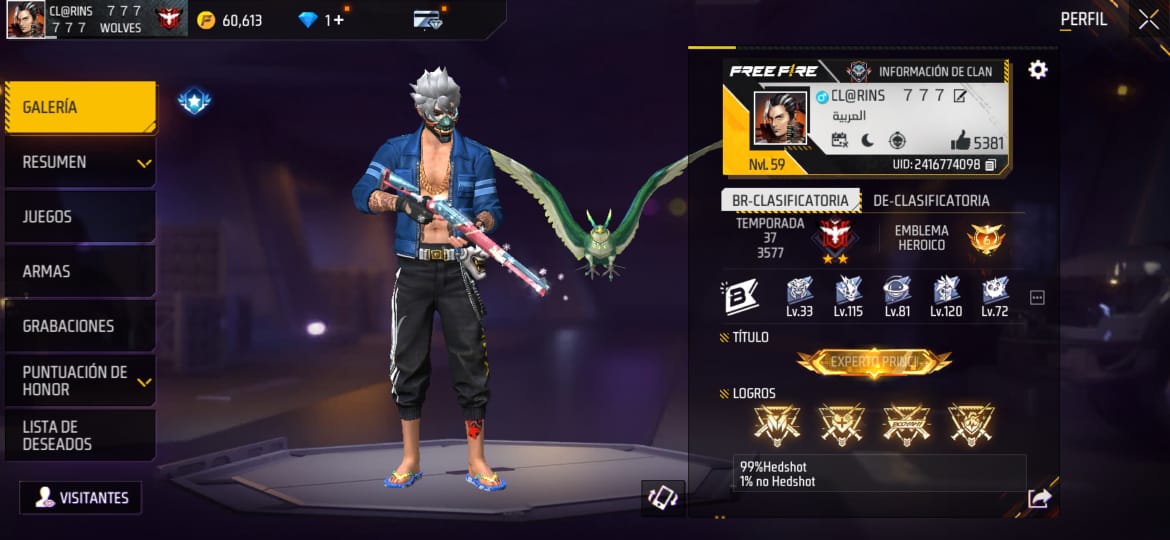Edit the player nickname
This screenshot has height=540, width=1170.
[x=960, y=96]
